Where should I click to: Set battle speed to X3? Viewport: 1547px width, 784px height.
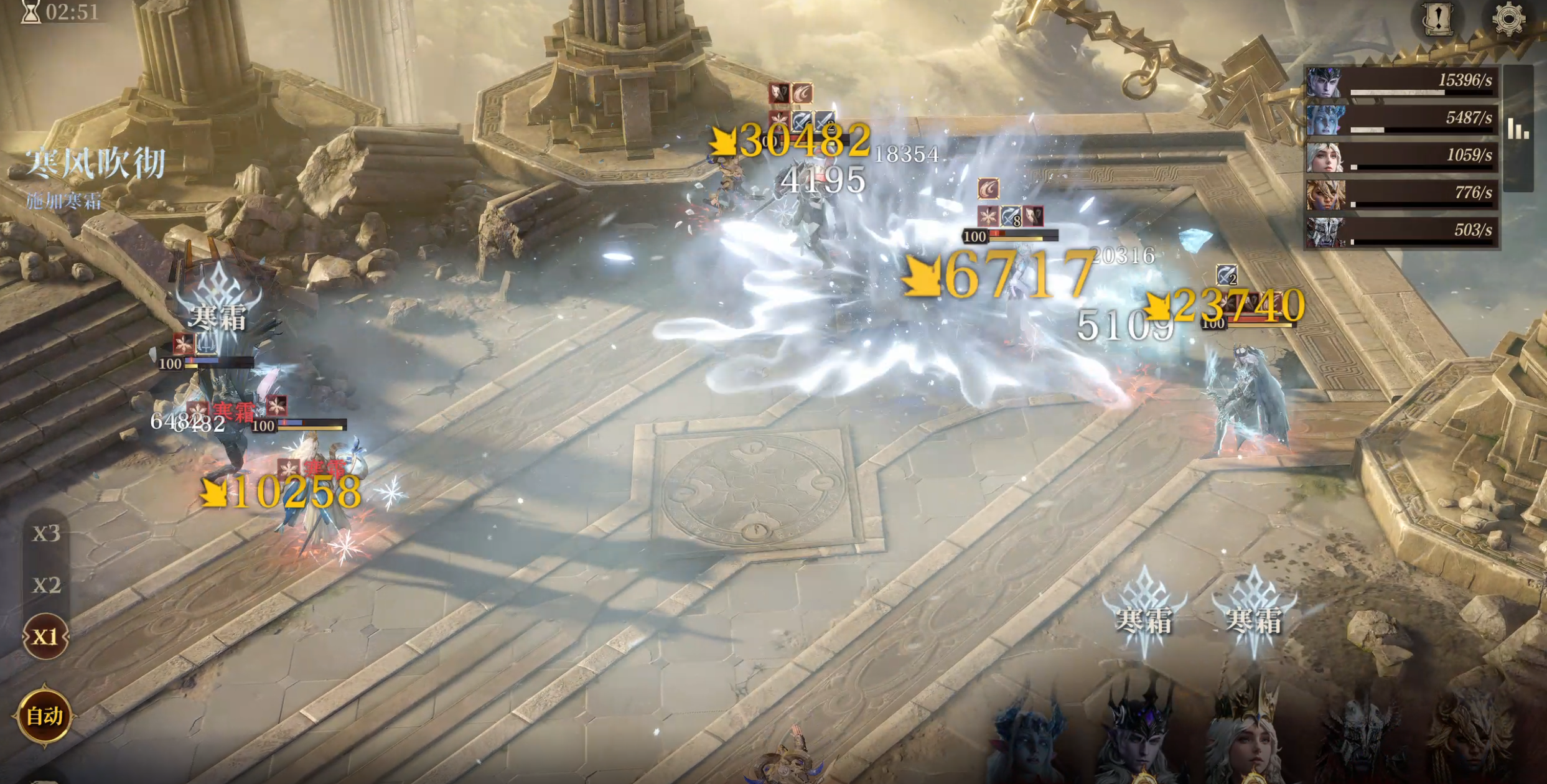[x=46, y=534]
